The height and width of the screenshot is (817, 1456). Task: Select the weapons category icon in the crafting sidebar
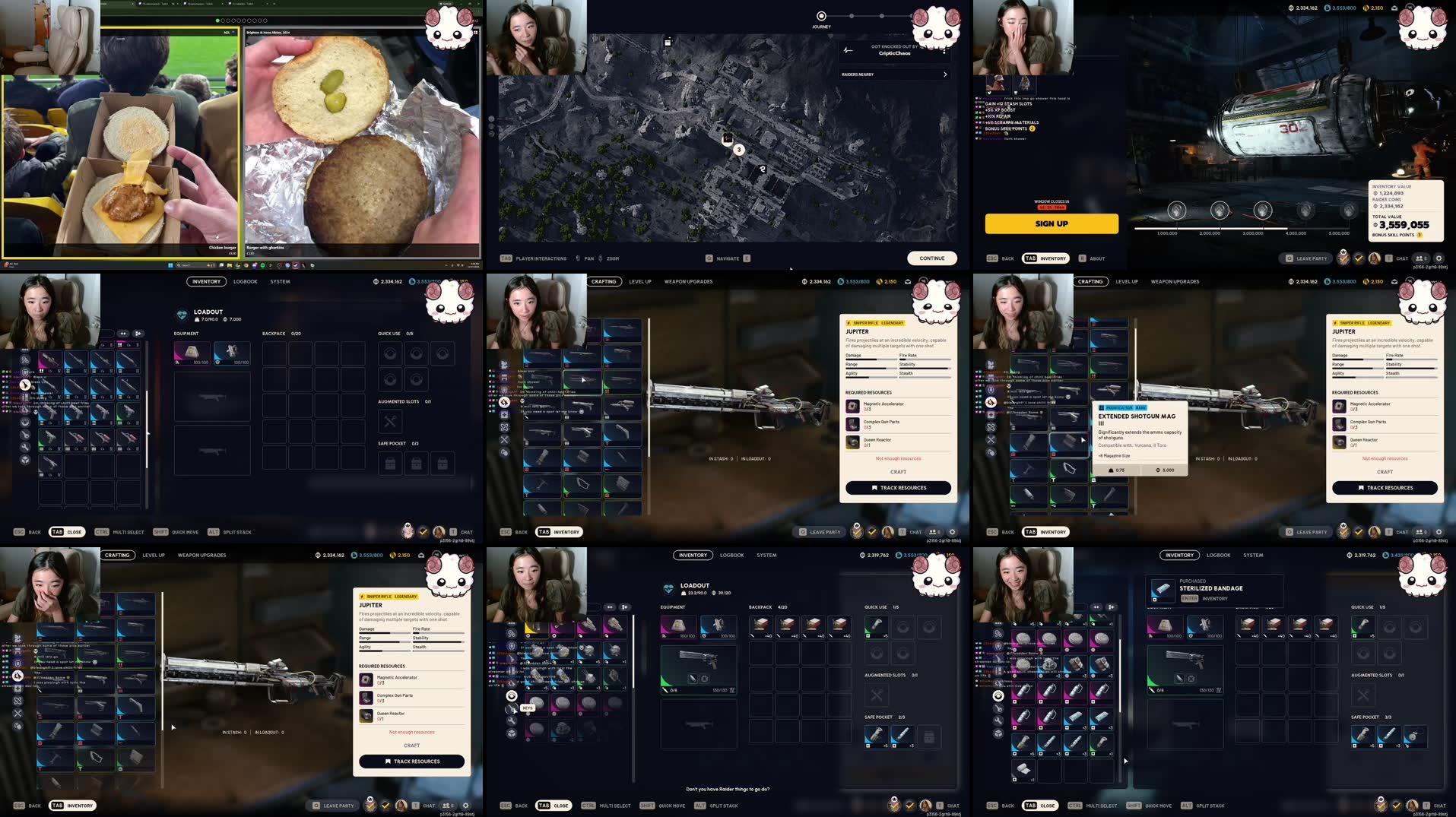point(504,365)
